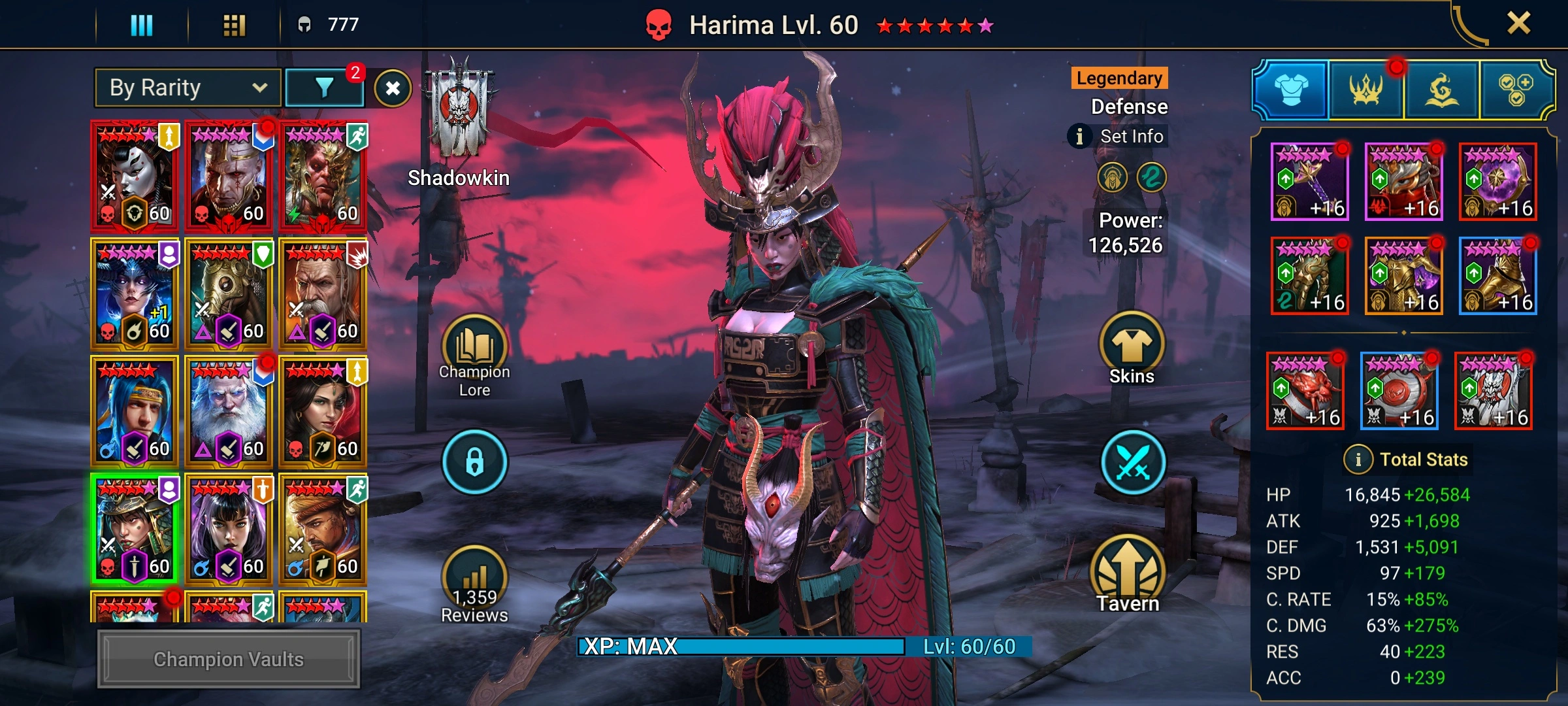
Task: Show the Total Stats info
Action: tap(1358, 460)
